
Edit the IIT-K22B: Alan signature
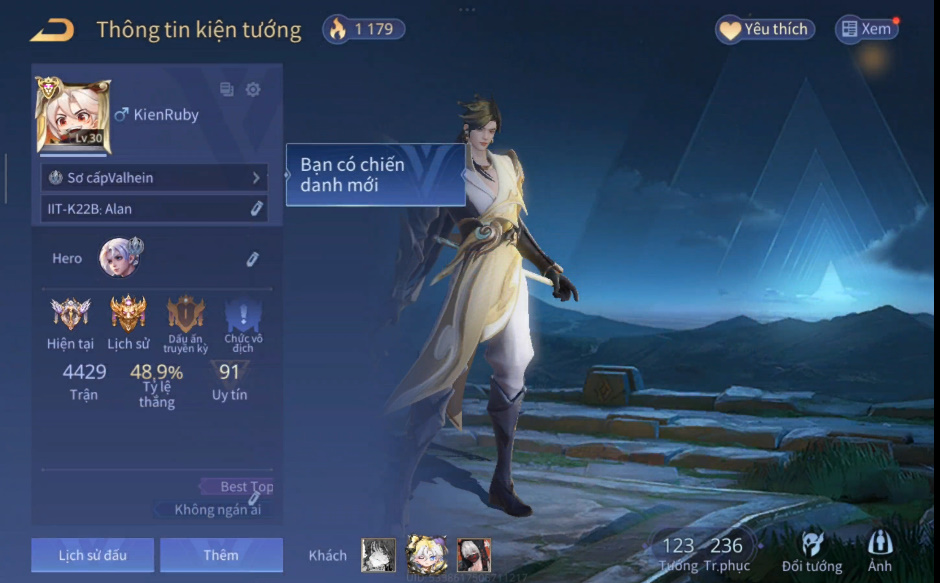(x=256, y=208)
